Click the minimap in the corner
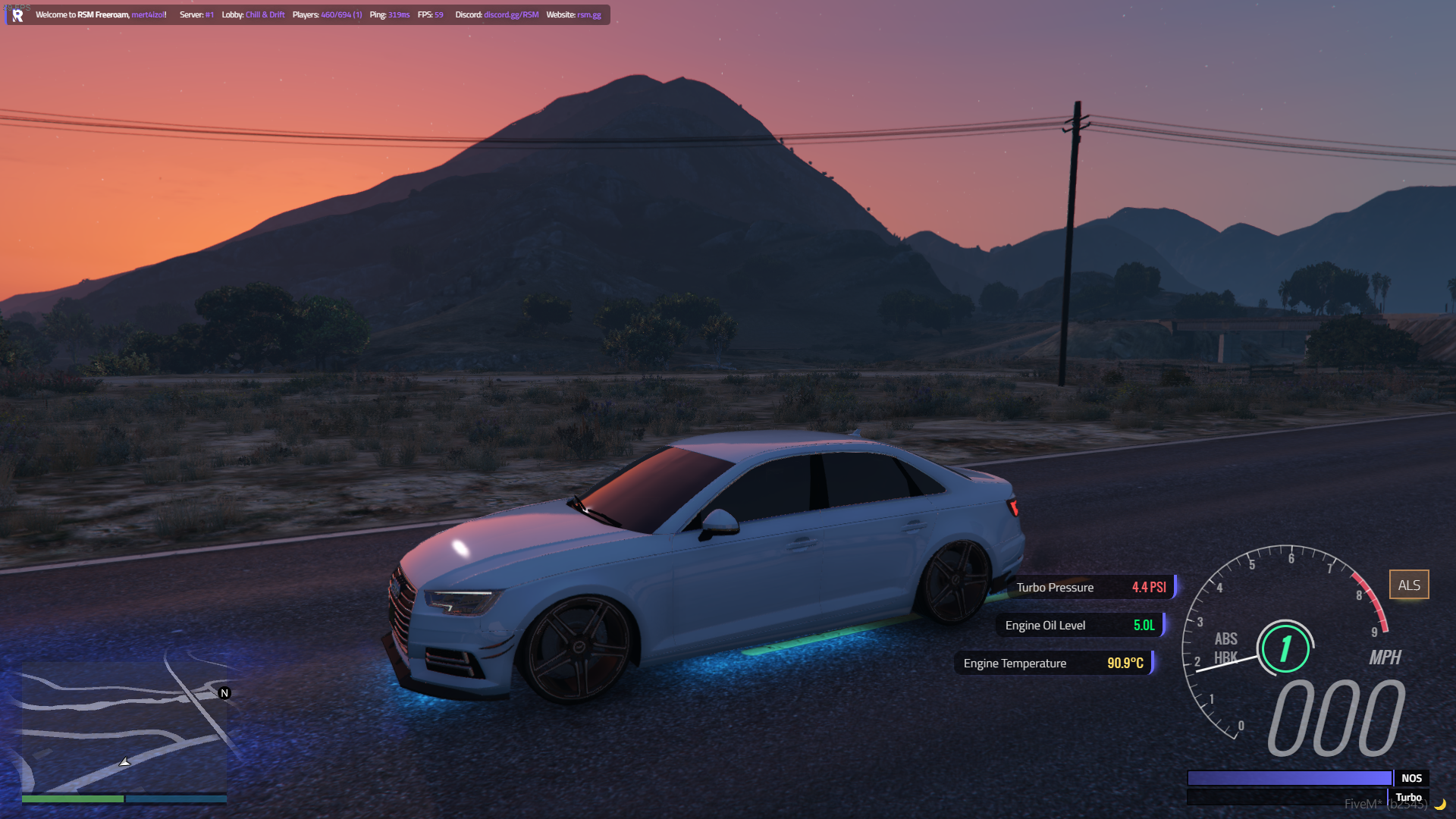 click(124, 728)
